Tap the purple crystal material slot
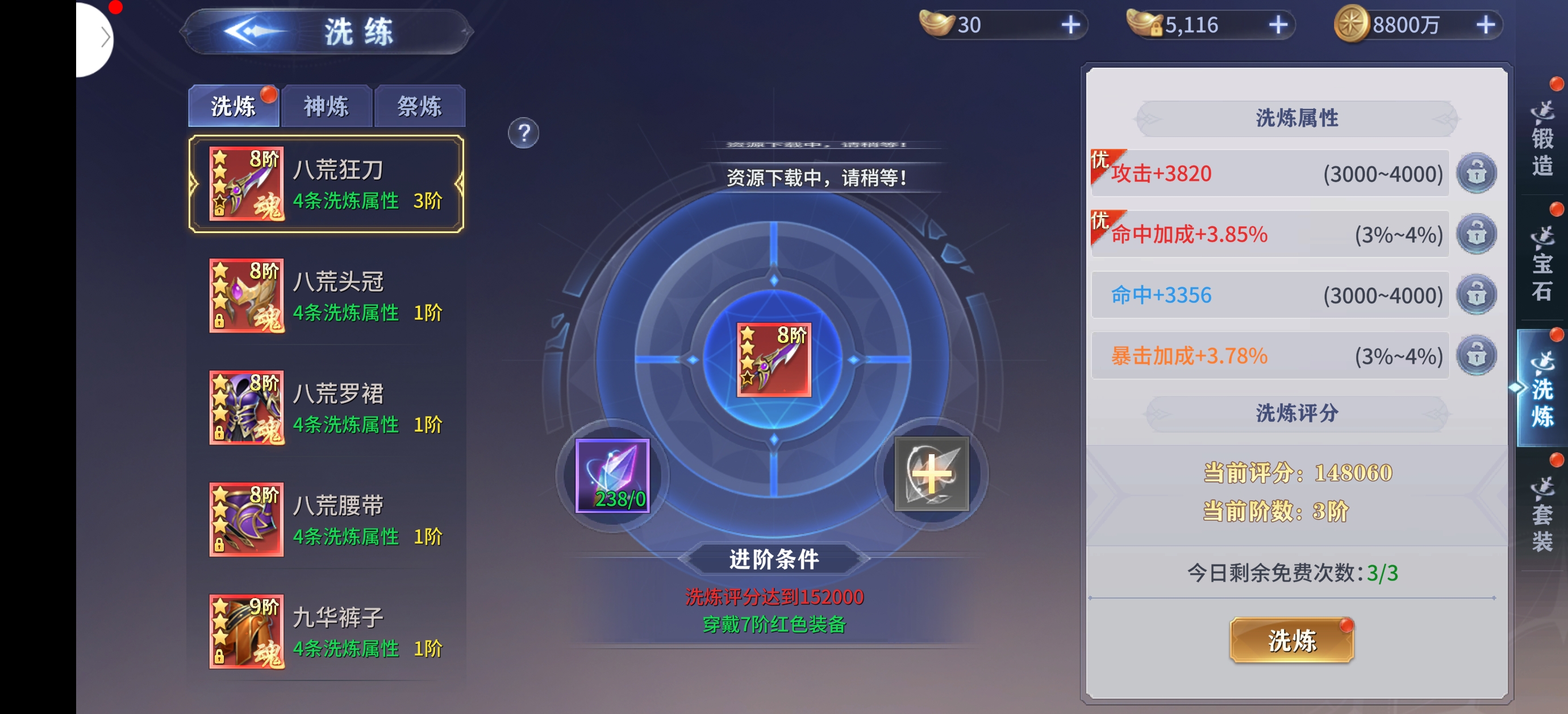 612,476
